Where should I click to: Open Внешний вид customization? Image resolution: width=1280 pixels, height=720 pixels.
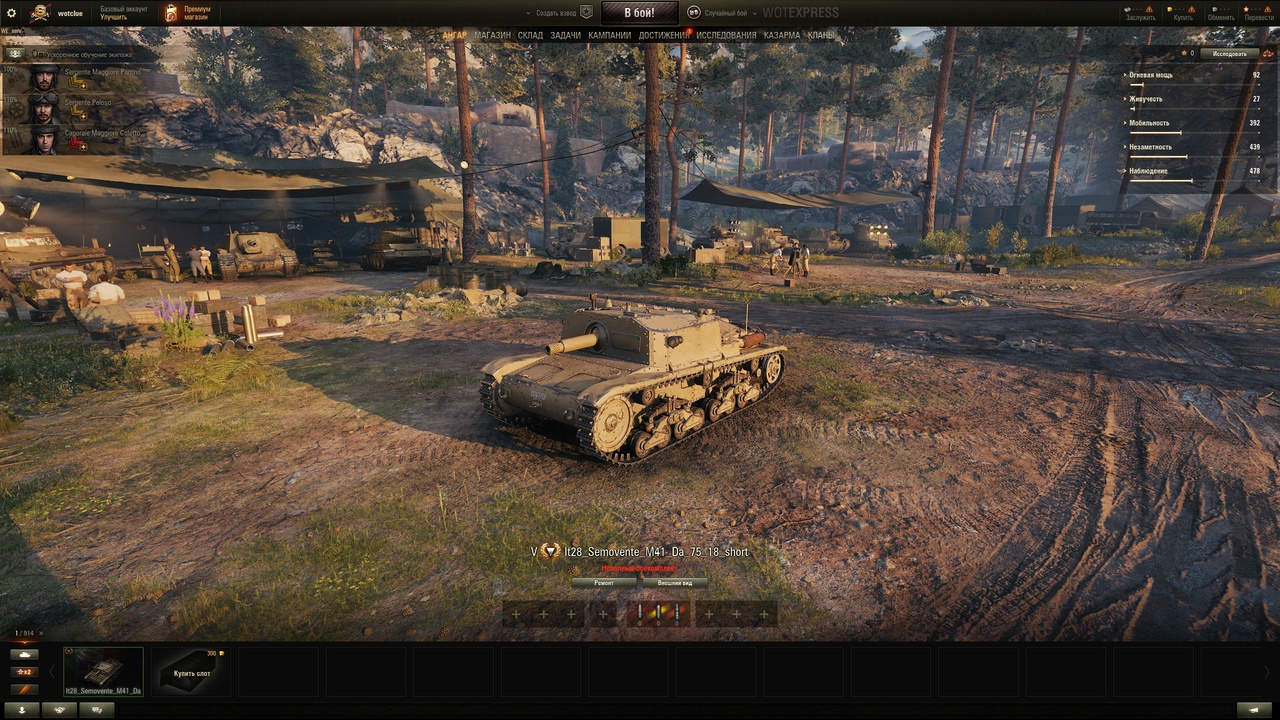pyautogui.click(x=675, y=582)
